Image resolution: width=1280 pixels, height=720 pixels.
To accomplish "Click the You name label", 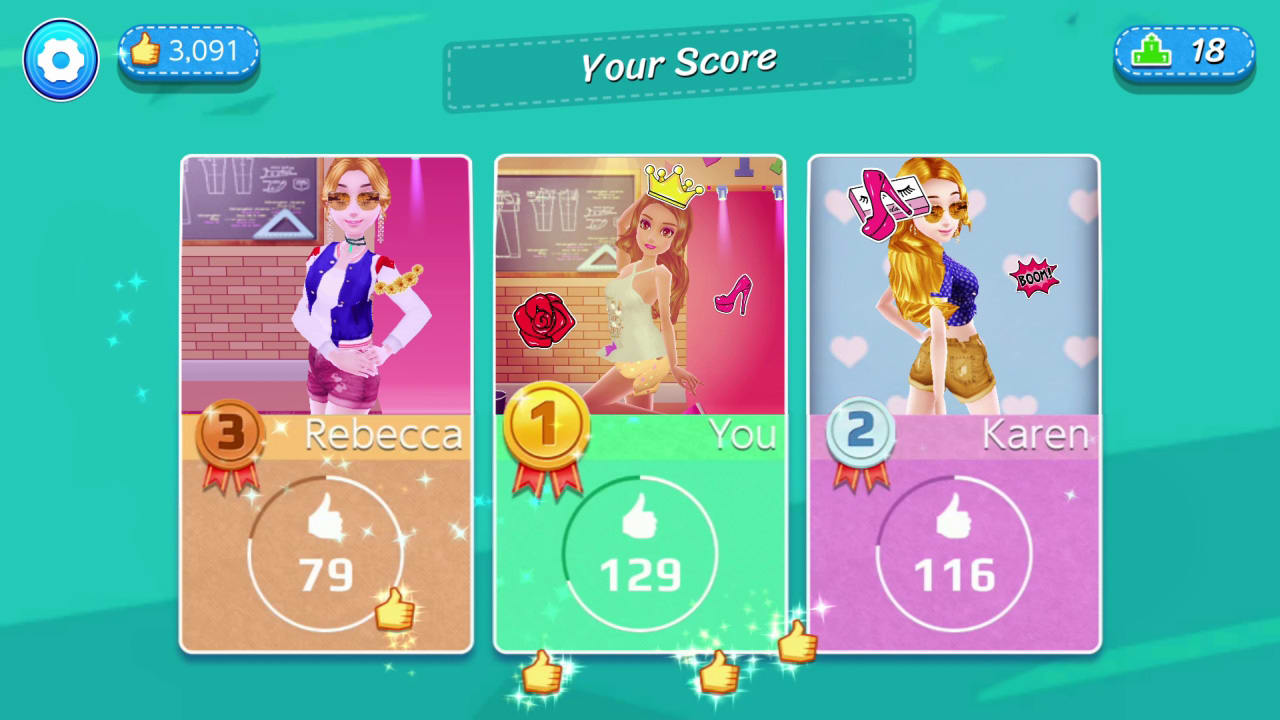I will 744,434.
